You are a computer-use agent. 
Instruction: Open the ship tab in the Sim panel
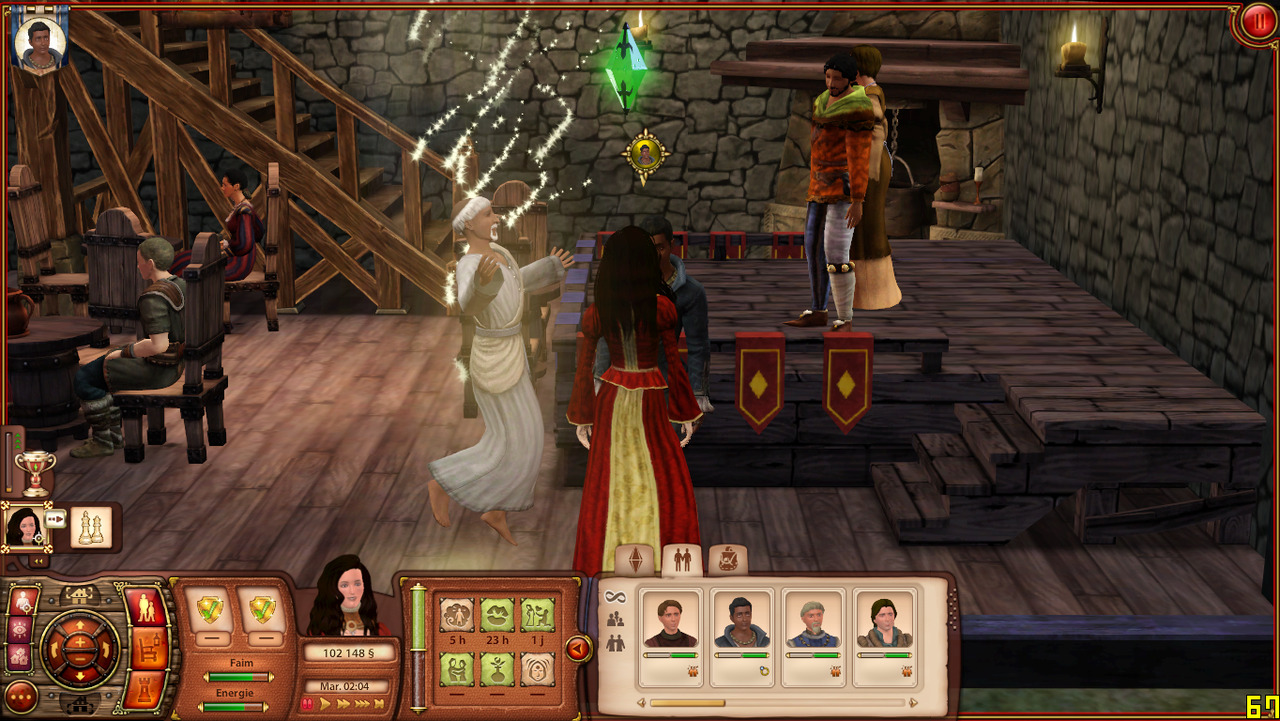(x=727, y=561)
